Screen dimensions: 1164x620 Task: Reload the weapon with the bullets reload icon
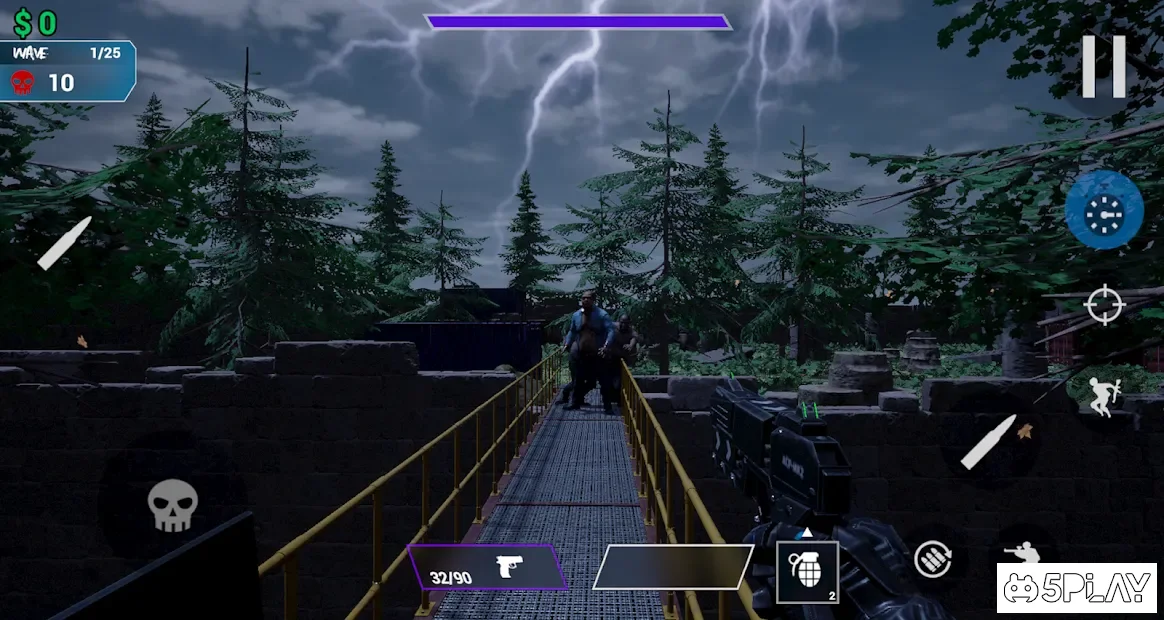tap(933, 559)
